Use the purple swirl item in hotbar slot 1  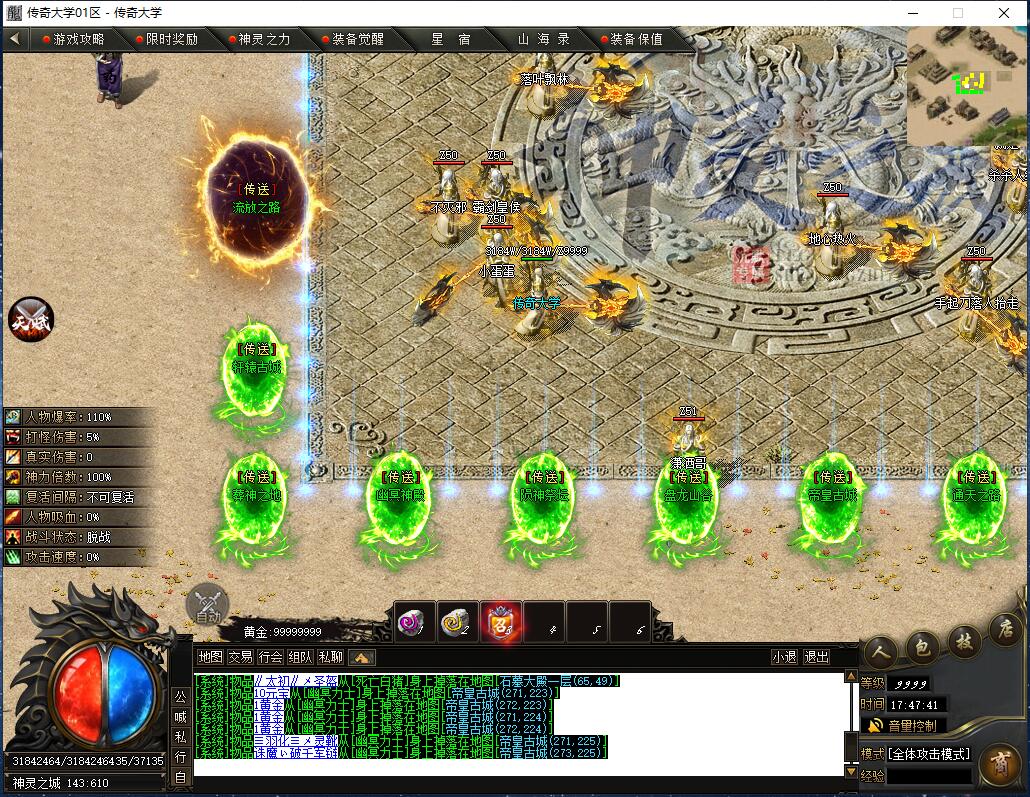click(414, 622)
